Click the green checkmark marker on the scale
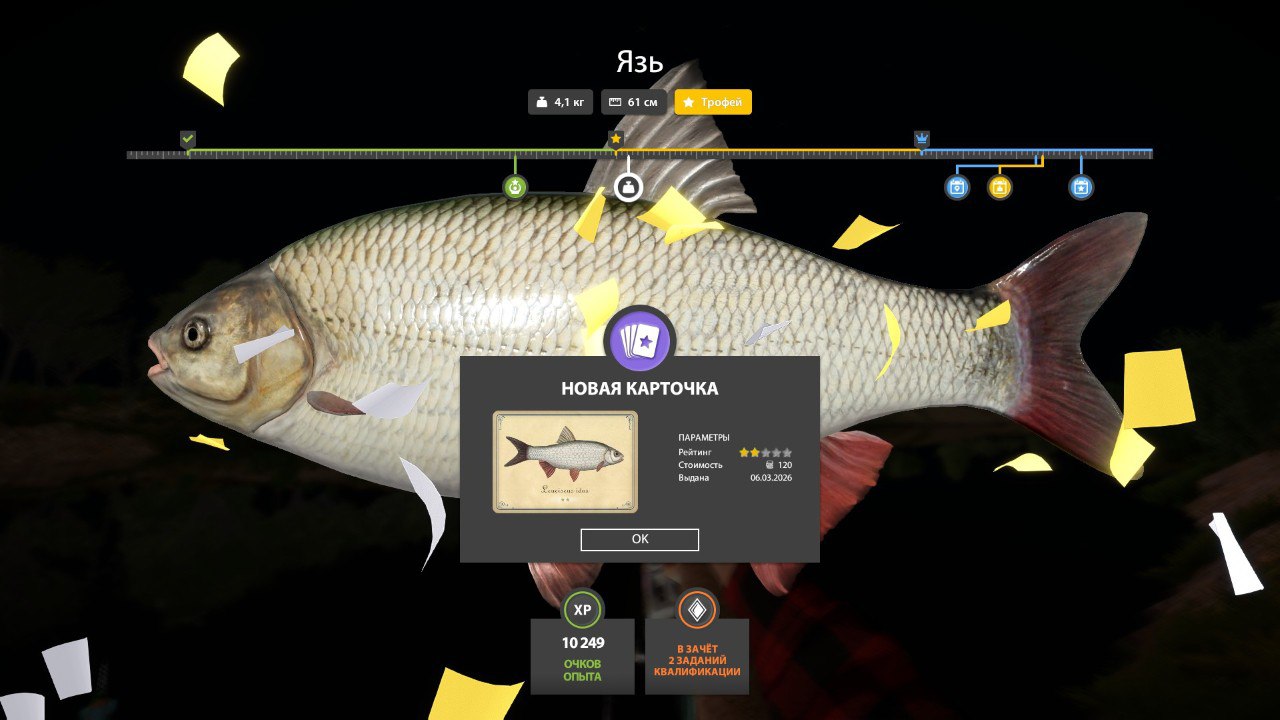 pos(188,139)
